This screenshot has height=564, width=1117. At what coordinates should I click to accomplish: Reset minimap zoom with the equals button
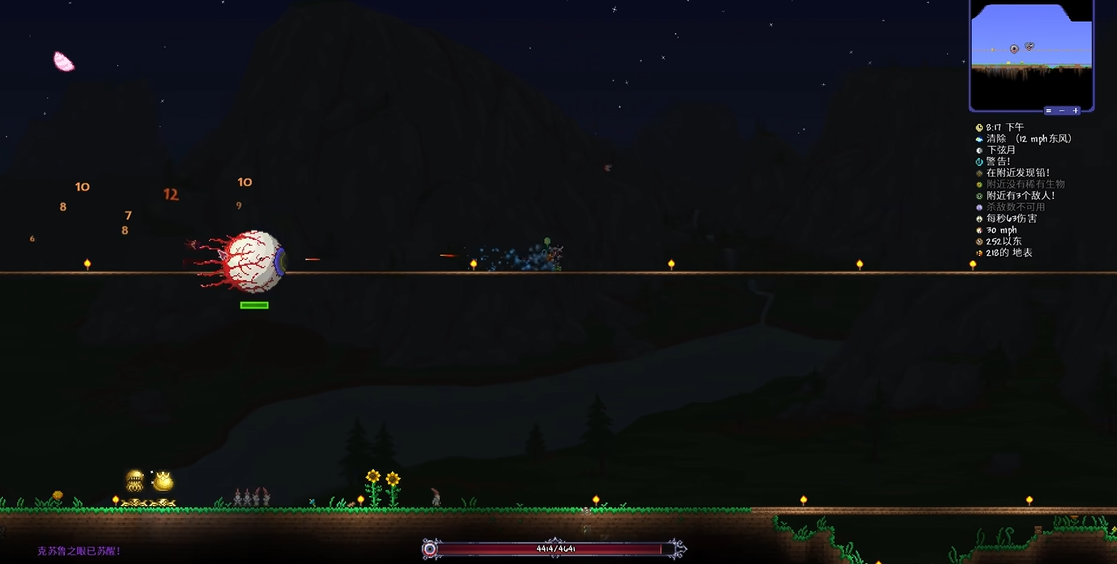(x=1049, y=110)
